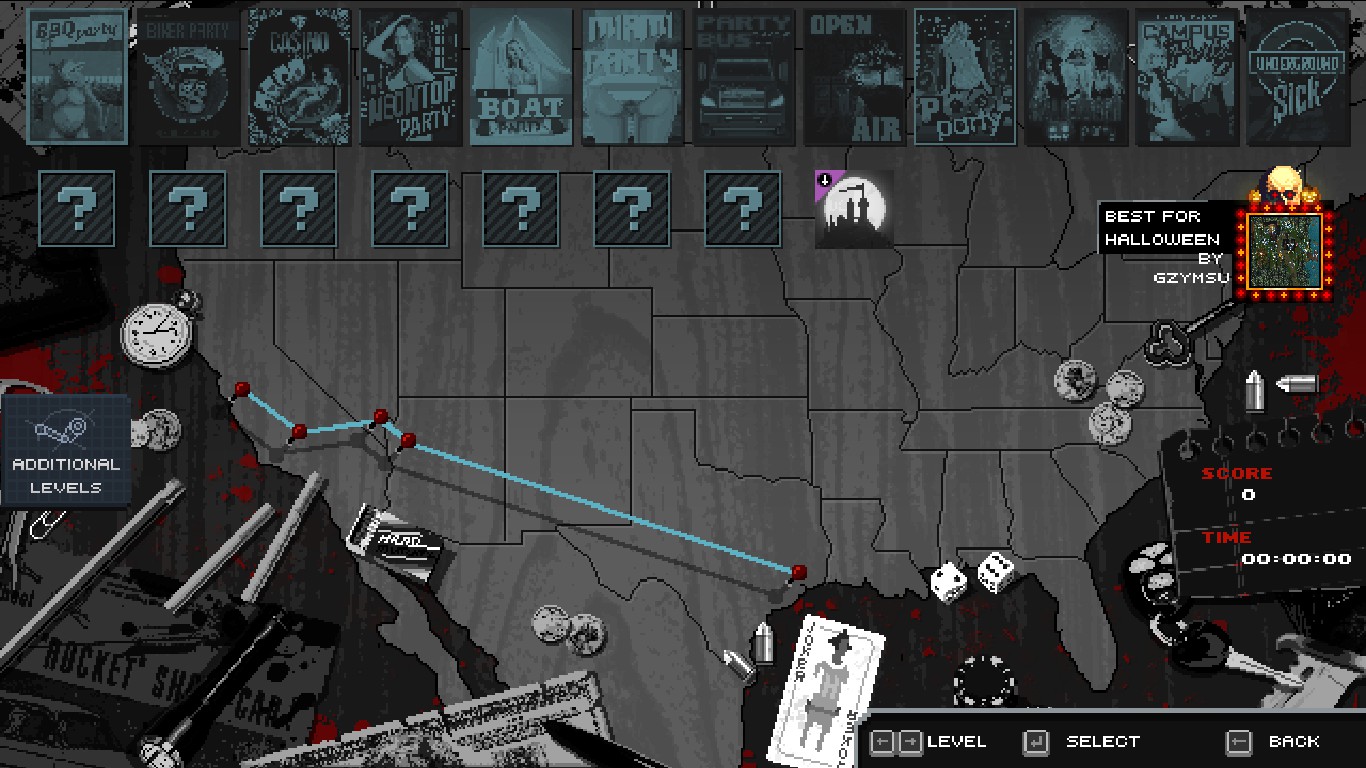Pick the Boat Party level poster
Screen dimensions: 1366x768
click(521, 77)
